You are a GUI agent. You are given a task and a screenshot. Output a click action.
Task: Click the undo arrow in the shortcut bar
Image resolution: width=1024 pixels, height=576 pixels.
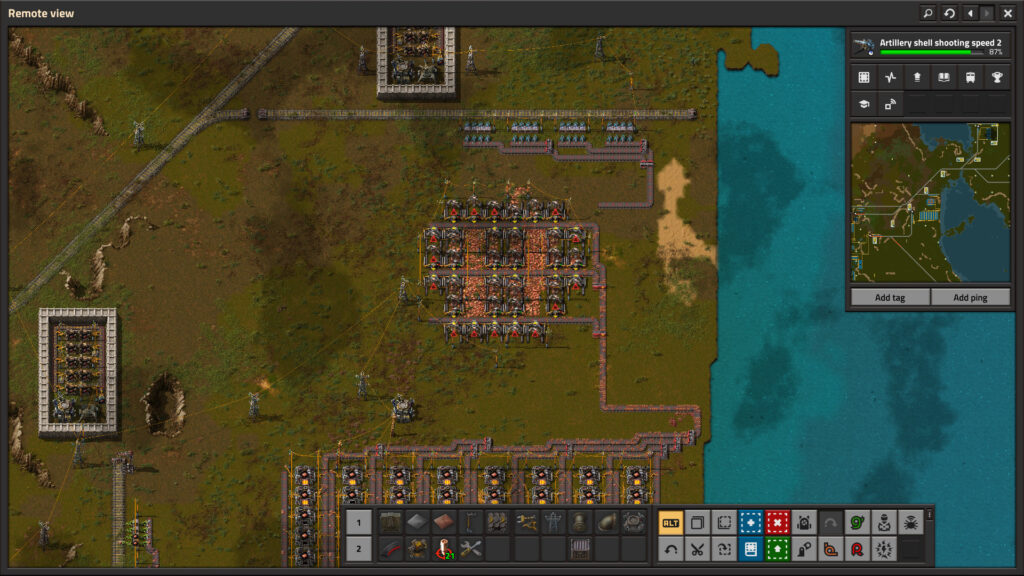pos(671,548)
